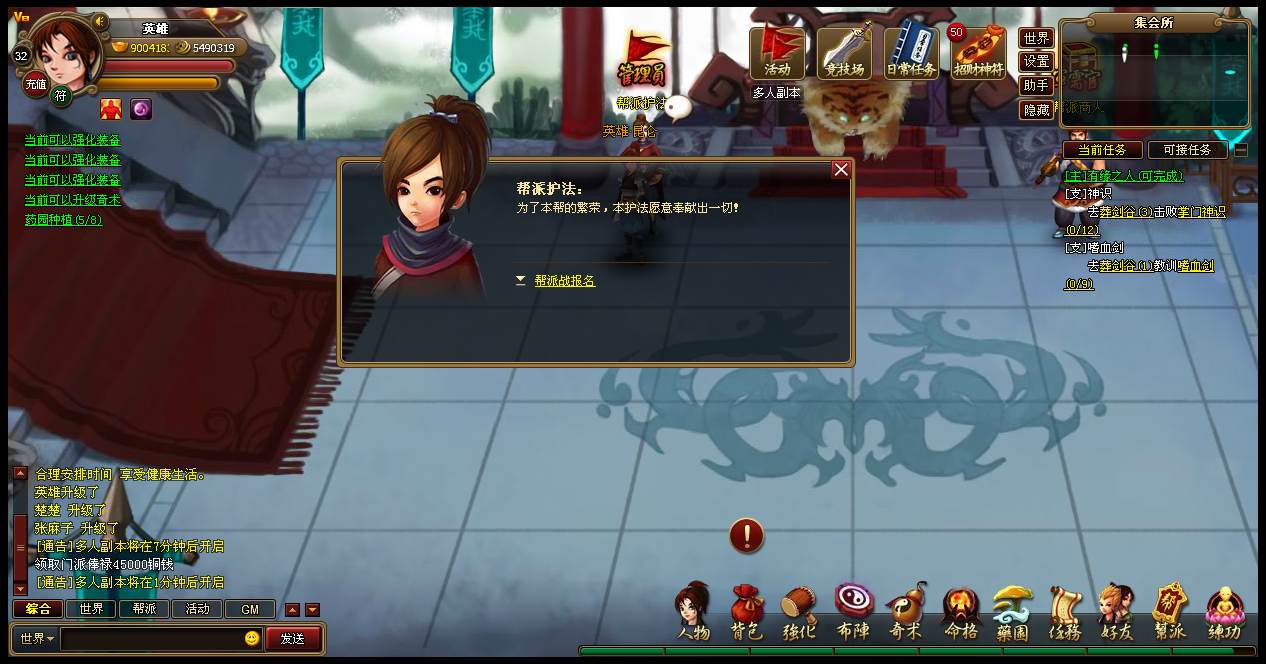The height and width of the screenshot is (664, 1266).
Task: Open the 日常任务 daily quests book
Action: (x=911, y=53)
